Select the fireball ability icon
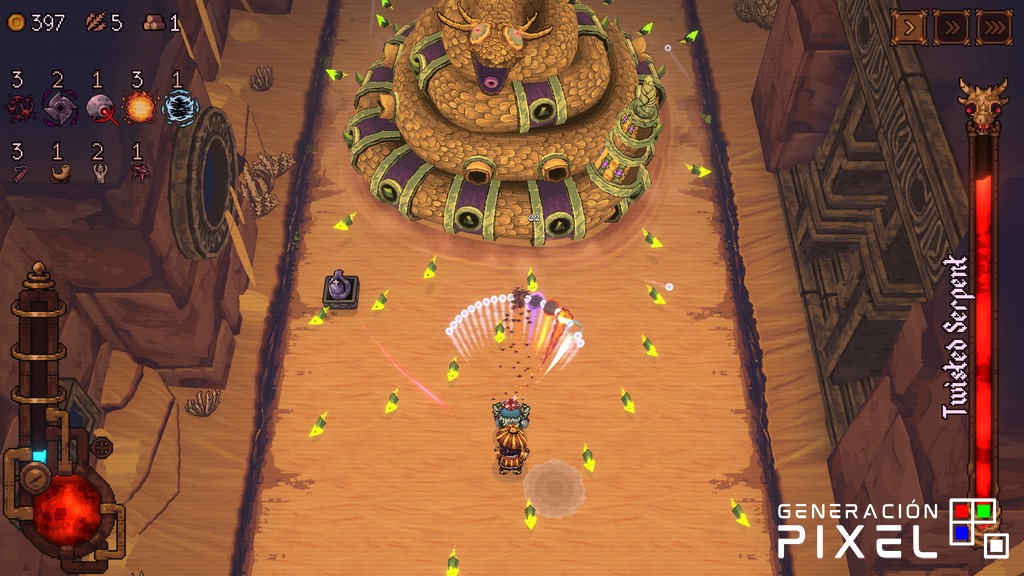 point(138,106)
